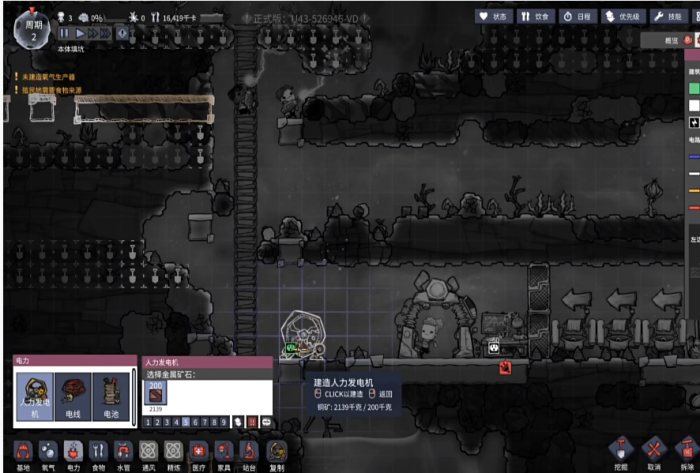Open the 技能 skills panel
The width and height of the screenshot is (700, 473).
click(x=671, y=16)
